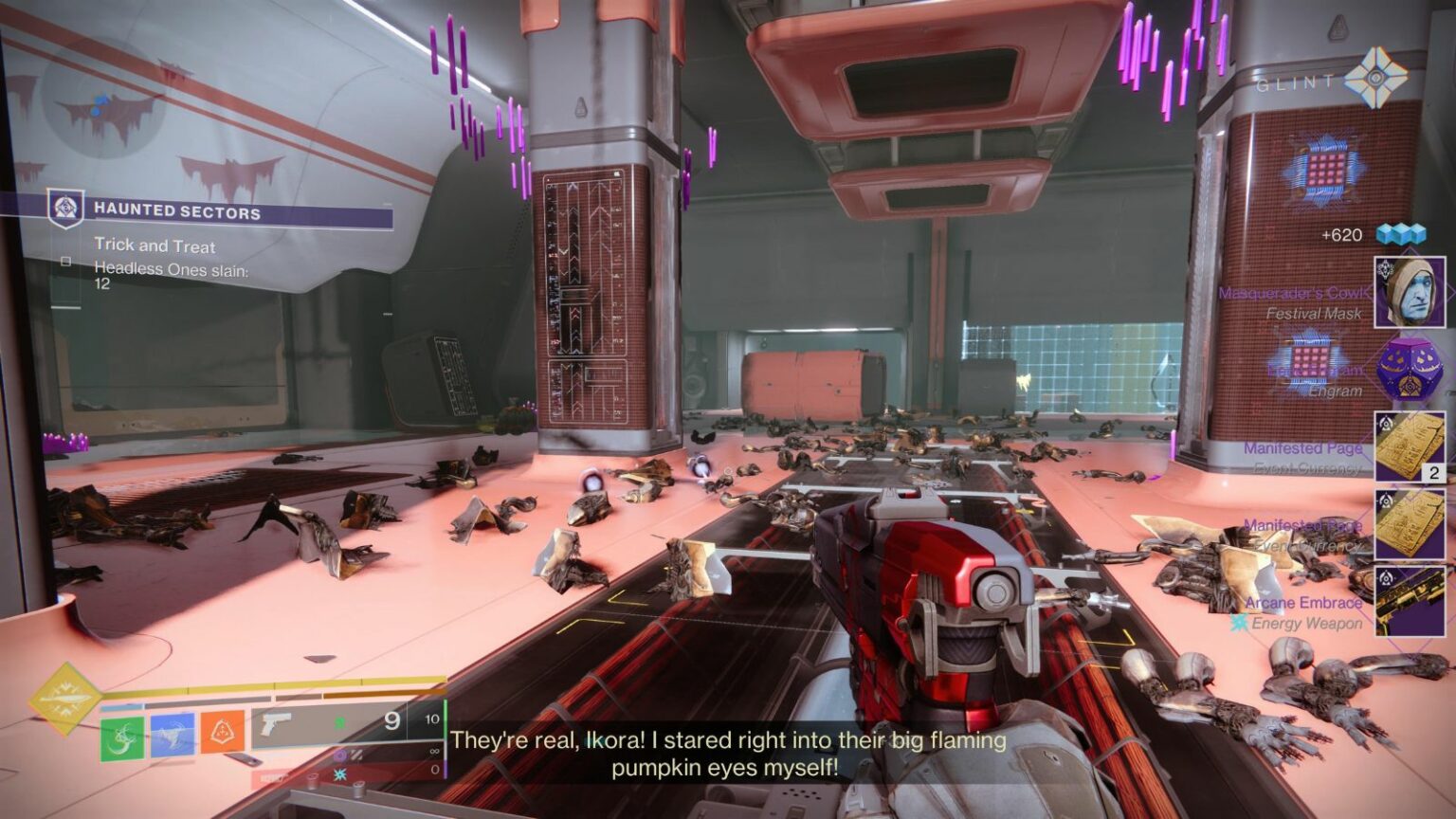1456x819 pixels.
Task: Select the equipped hand cannon weapon slot
Action: (332, 725)
